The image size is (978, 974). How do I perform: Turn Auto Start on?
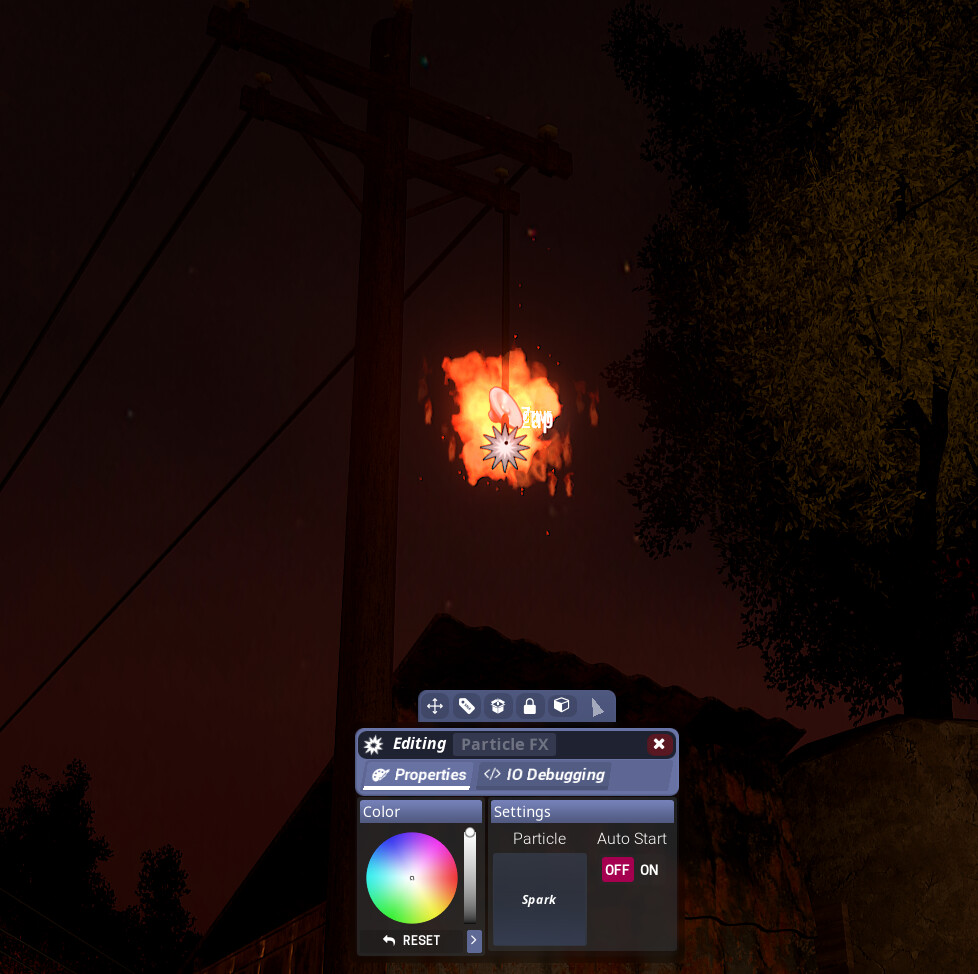point(649,870)
